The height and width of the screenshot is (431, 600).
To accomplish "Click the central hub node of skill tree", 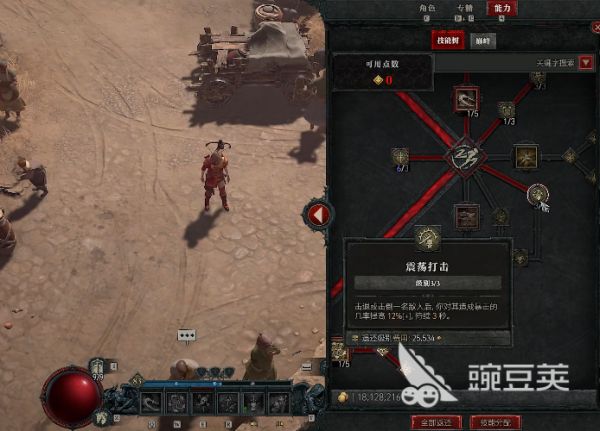I will click(467, 156).
